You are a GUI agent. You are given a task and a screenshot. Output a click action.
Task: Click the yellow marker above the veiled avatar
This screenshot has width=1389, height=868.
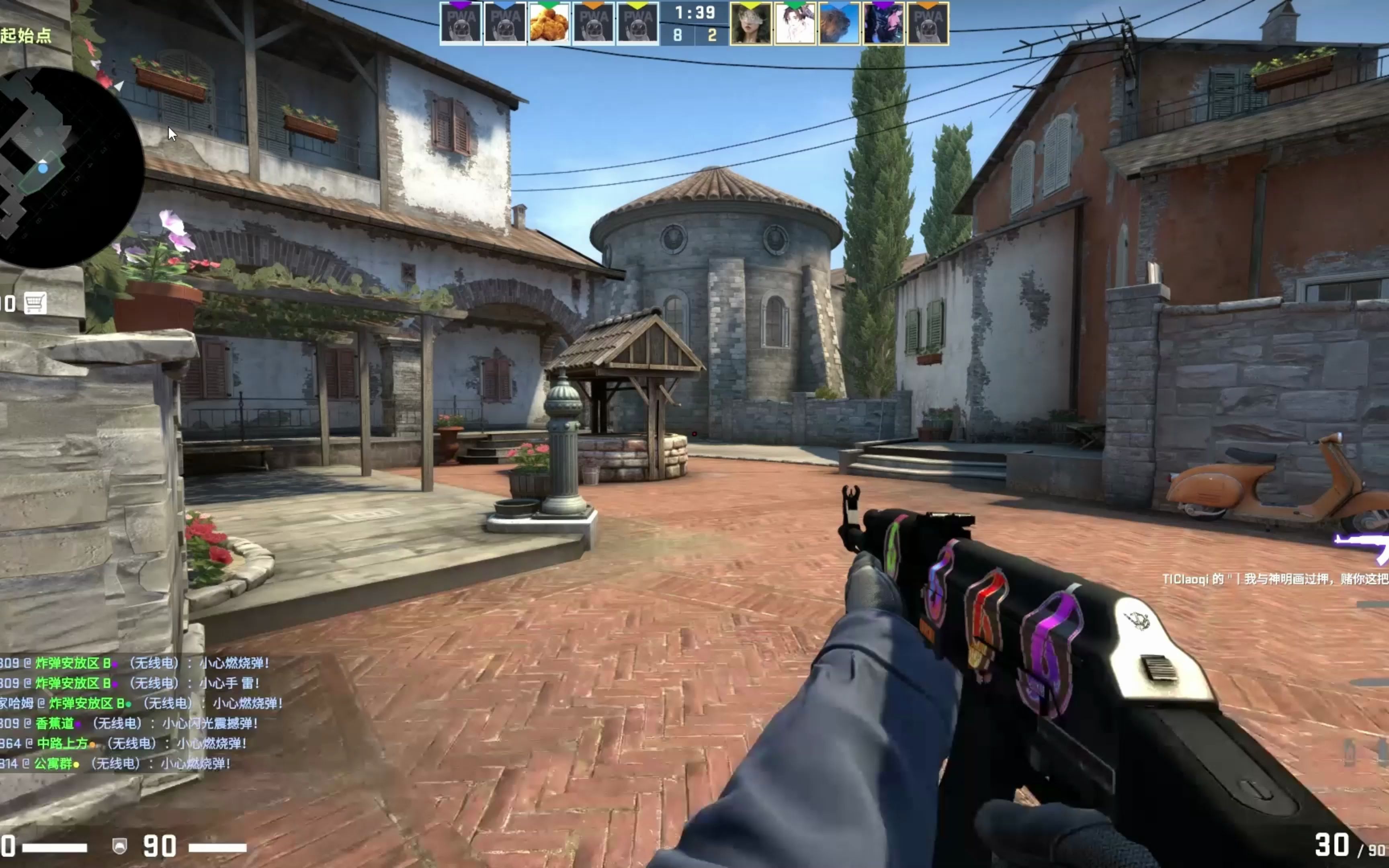click(751, 4)
